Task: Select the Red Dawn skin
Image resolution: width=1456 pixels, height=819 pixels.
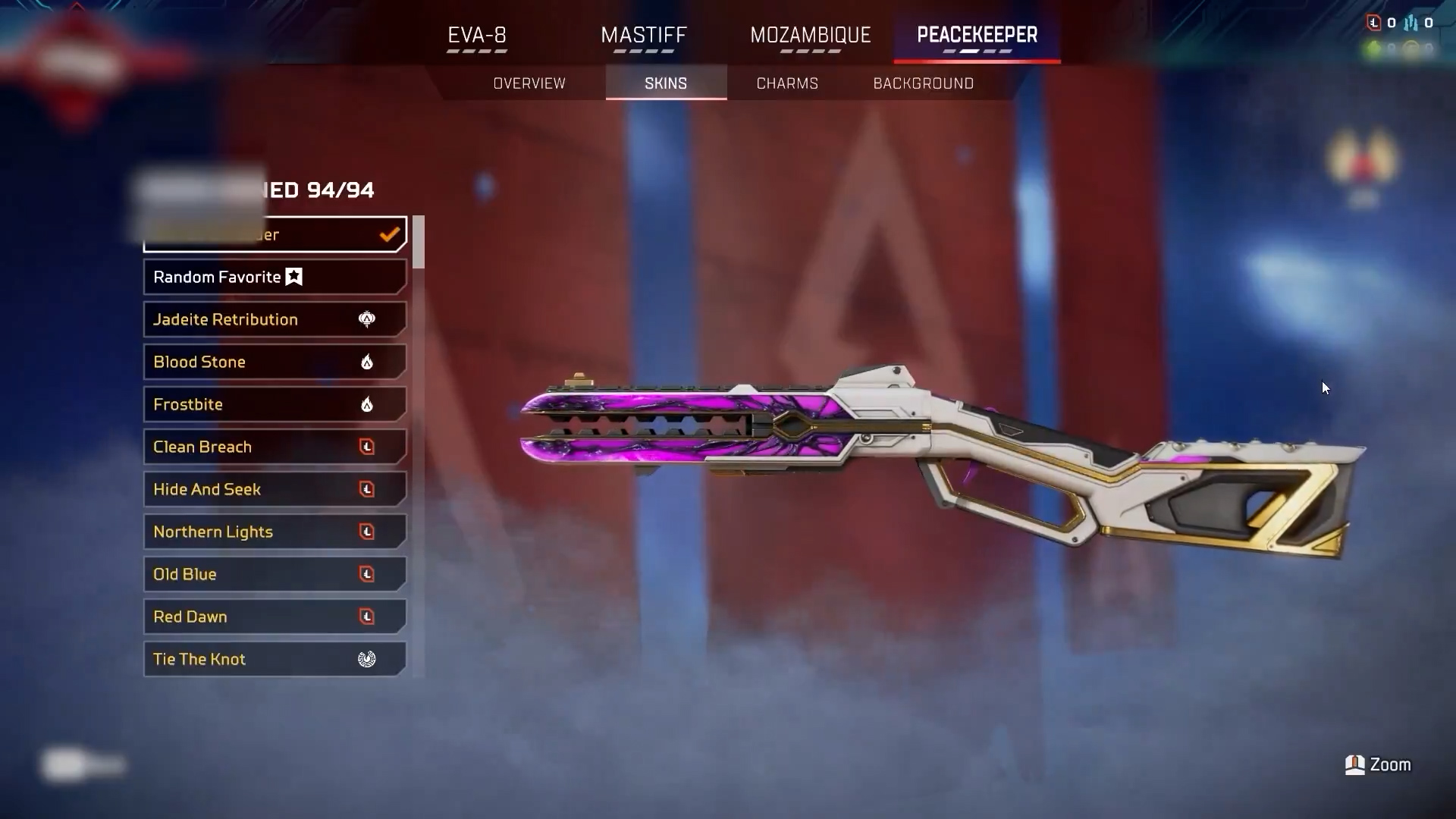Action: click(x=275, y=617)
